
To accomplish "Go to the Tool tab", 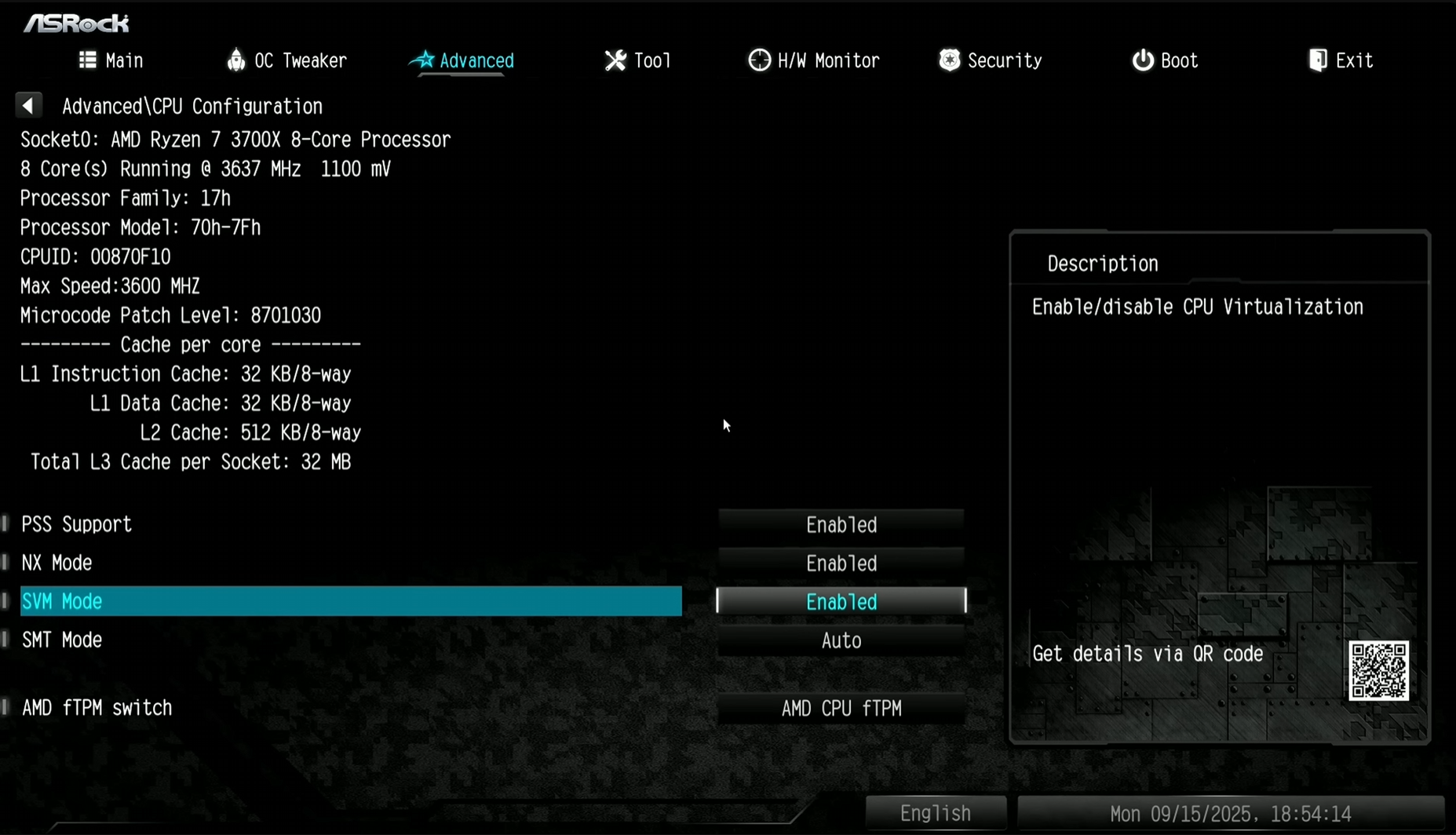I will (x=638, y=60).
